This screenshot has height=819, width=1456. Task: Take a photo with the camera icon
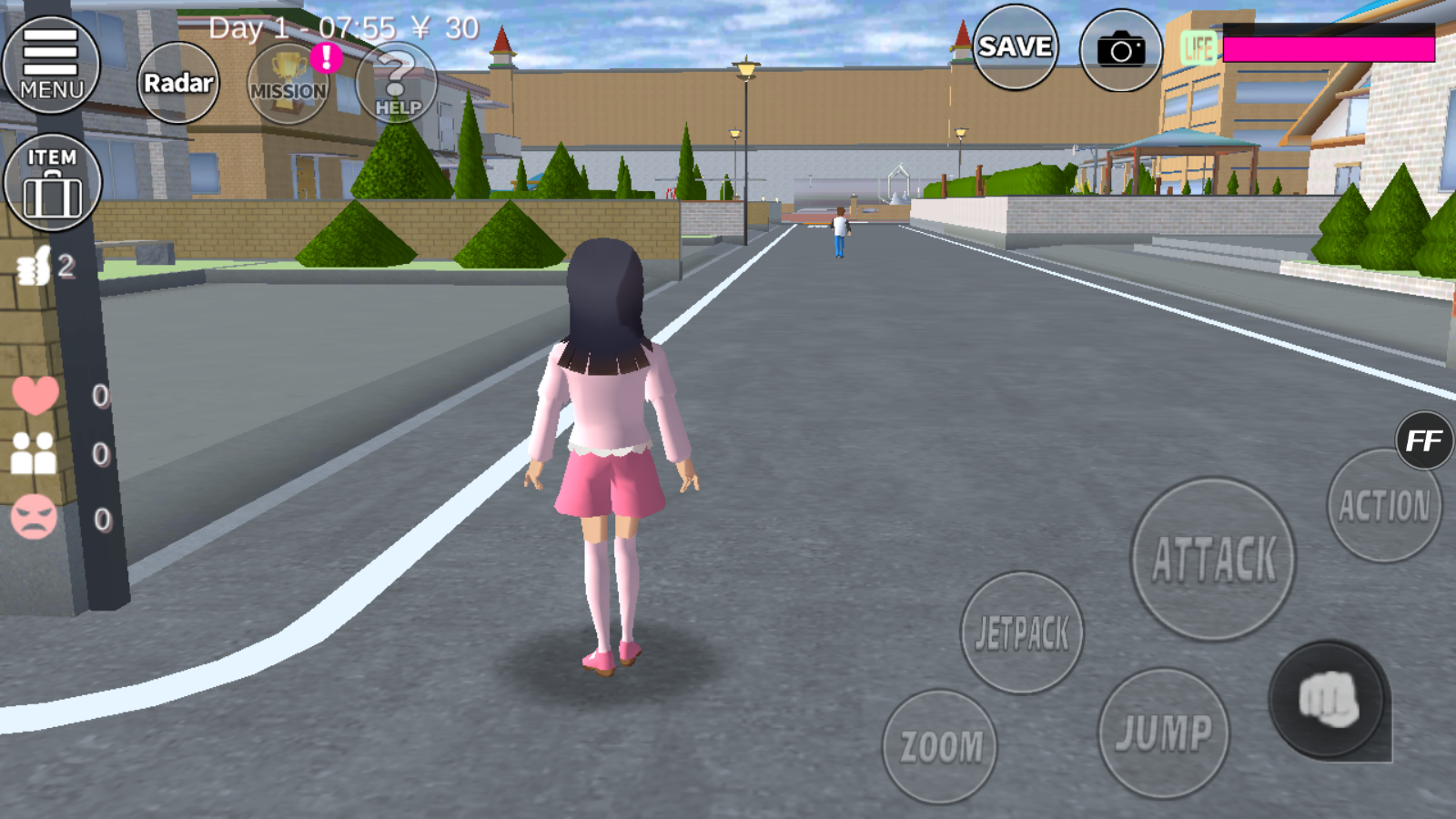tap(1121, 49)
